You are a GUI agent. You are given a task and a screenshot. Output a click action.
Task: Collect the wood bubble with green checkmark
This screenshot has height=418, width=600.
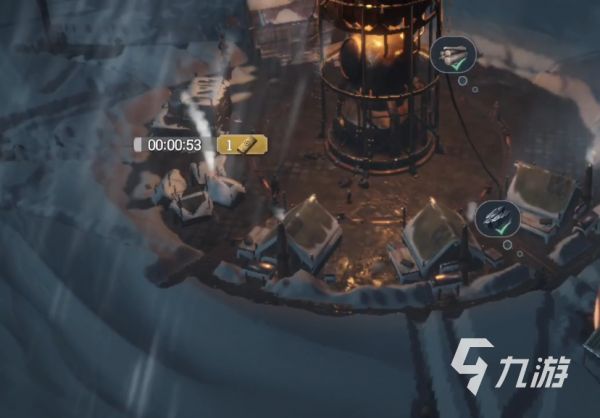click(453, 55)
